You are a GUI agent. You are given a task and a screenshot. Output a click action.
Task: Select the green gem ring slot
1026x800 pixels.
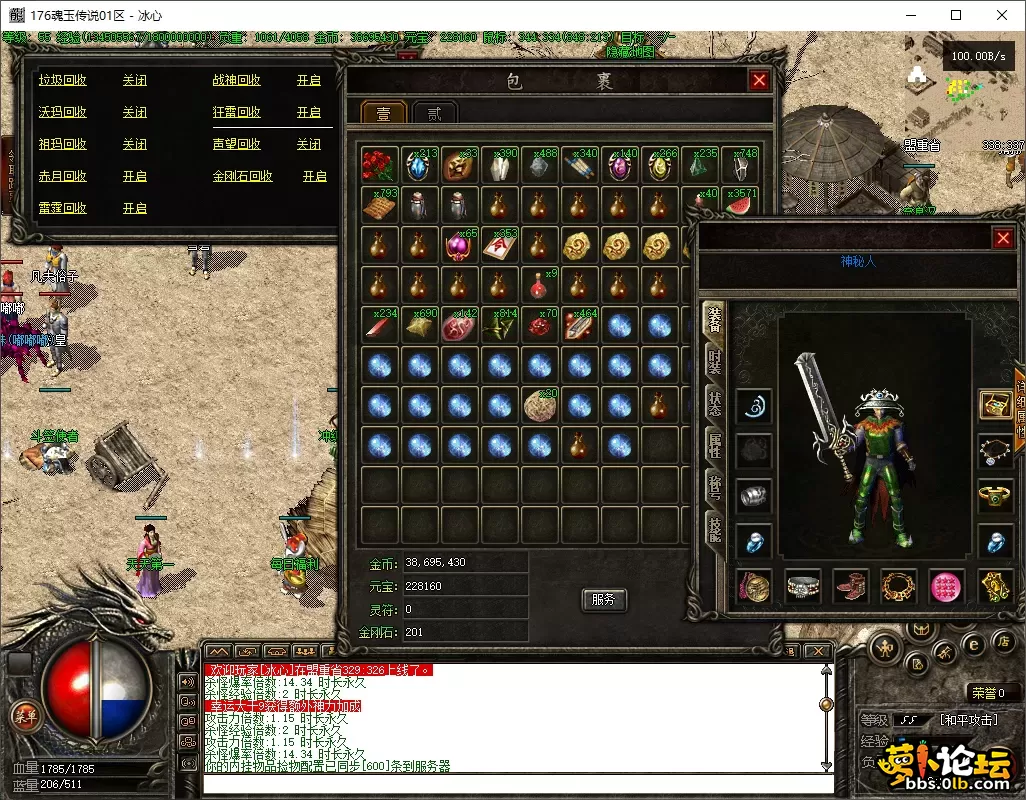(x=994, y=494)
